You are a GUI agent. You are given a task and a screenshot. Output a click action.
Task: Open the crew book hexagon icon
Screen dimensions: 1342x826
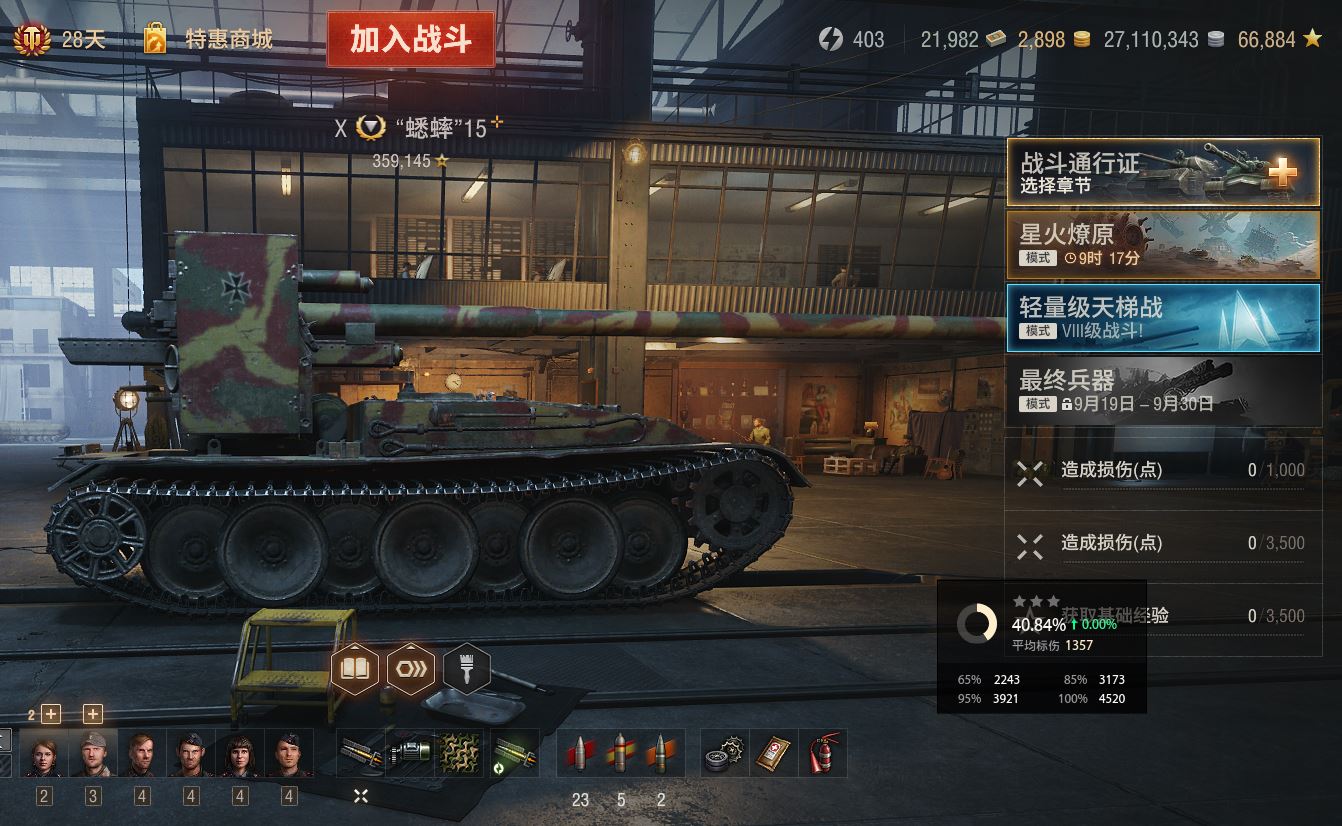(x=355, y=668)
